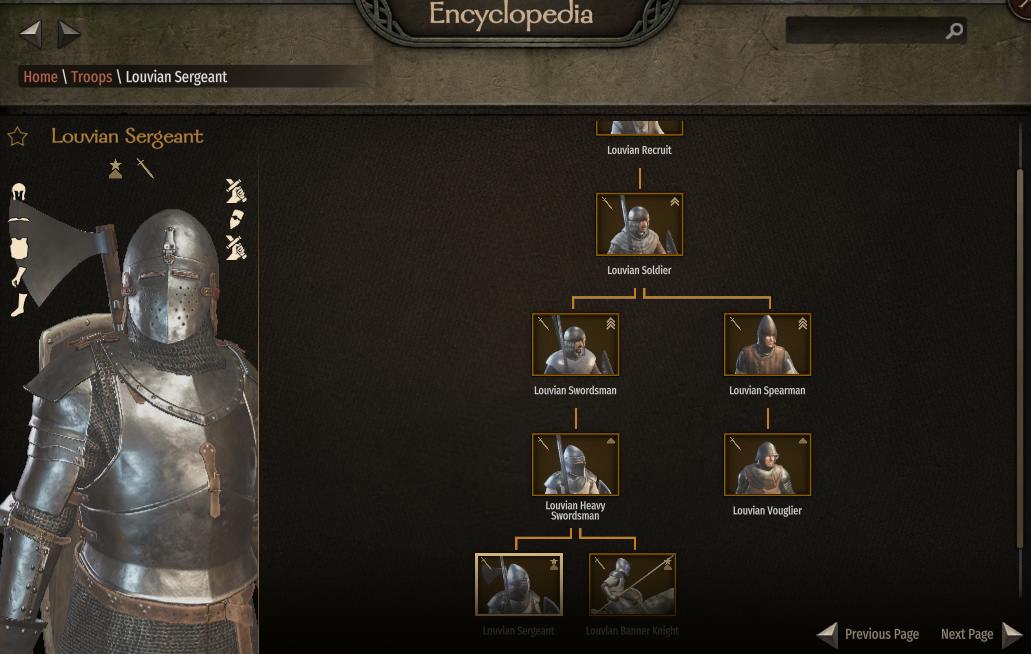This screenshot has width=1031, height=654.
Task: Select the Louvian Soldier troop portrait
Action: pos(639,224)
